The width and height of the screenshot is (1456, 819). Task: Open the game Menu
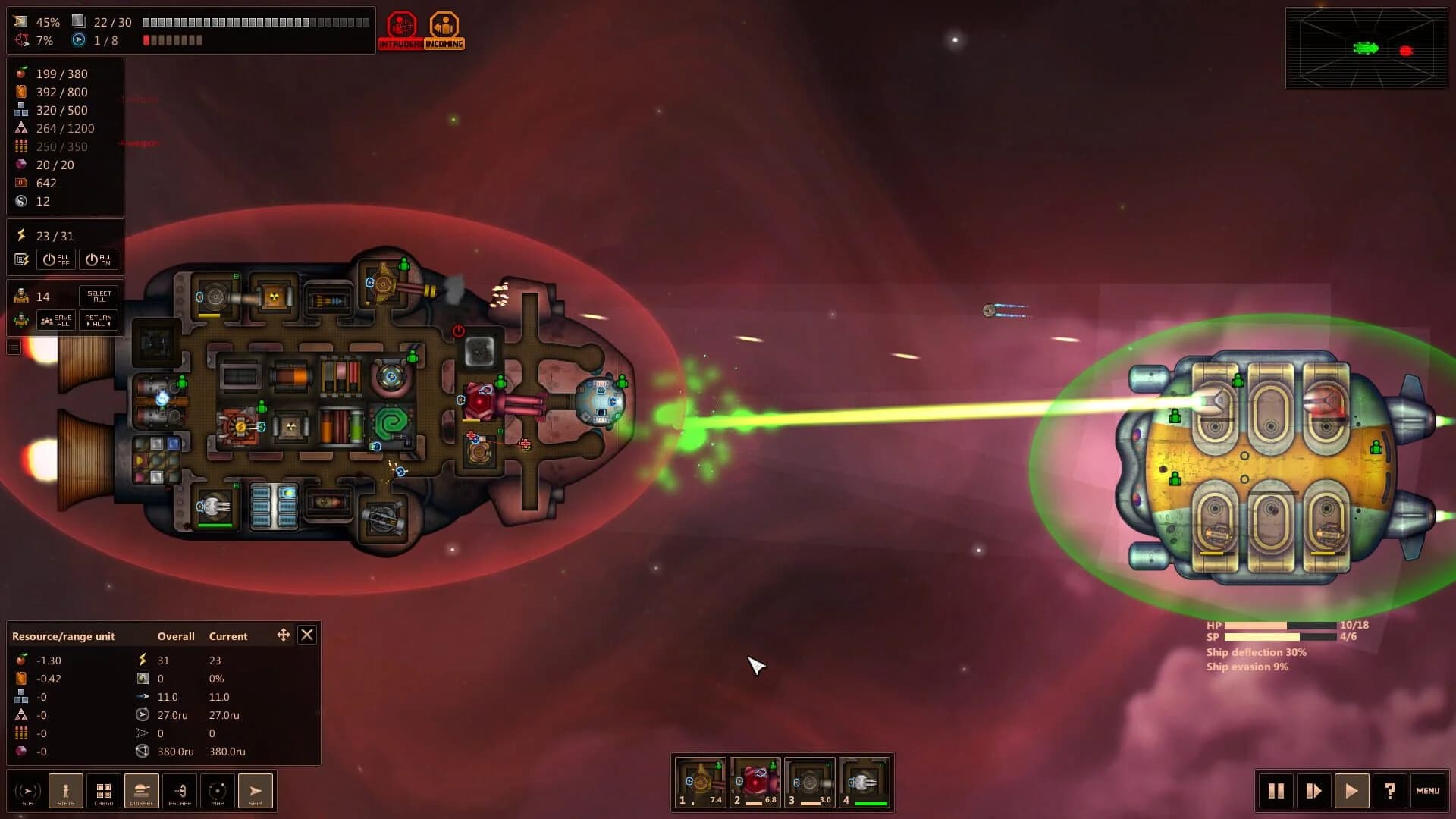pos(1428,791)
